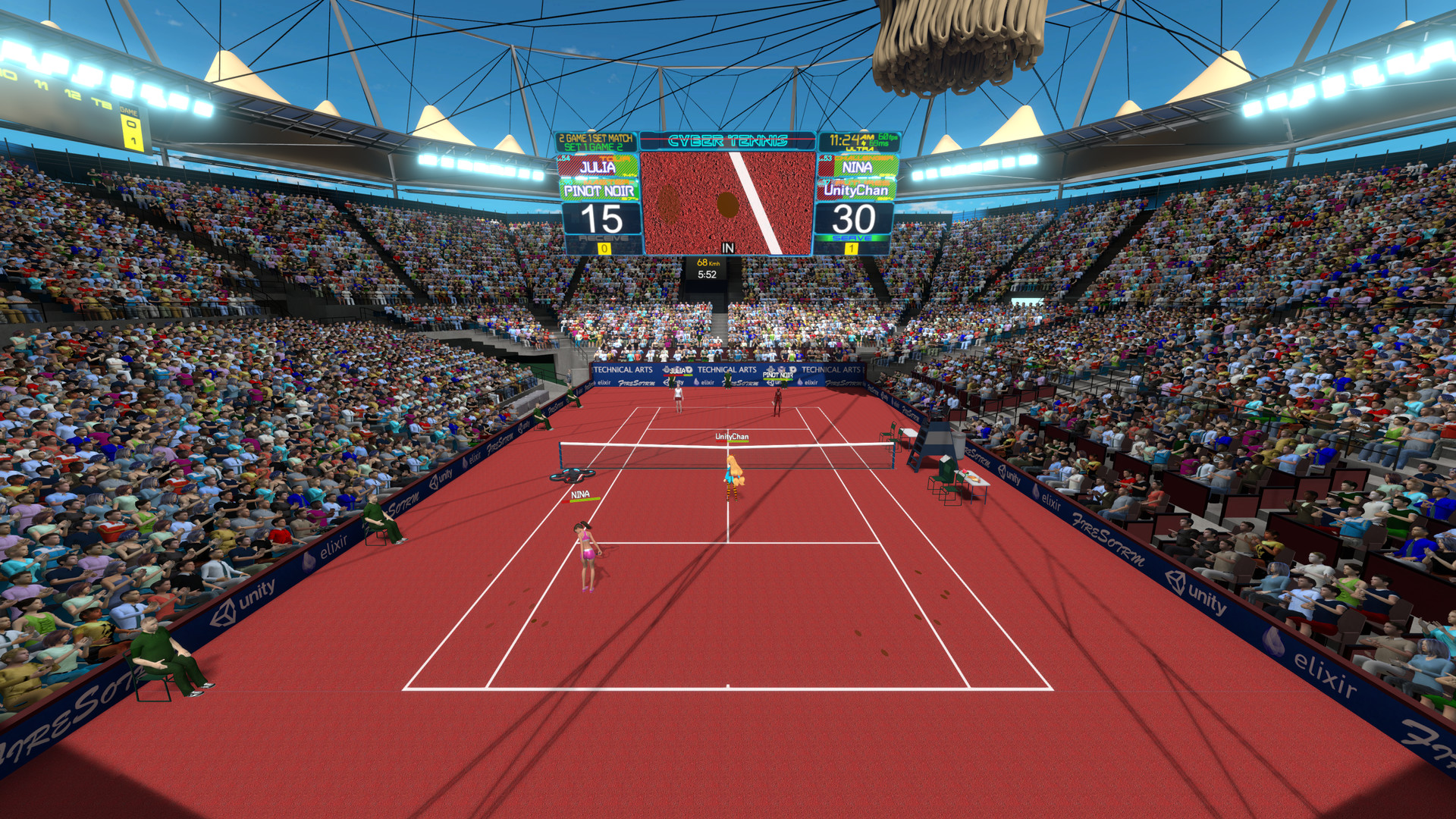Click the 60fps performance counter

click(x=884, y=136)
